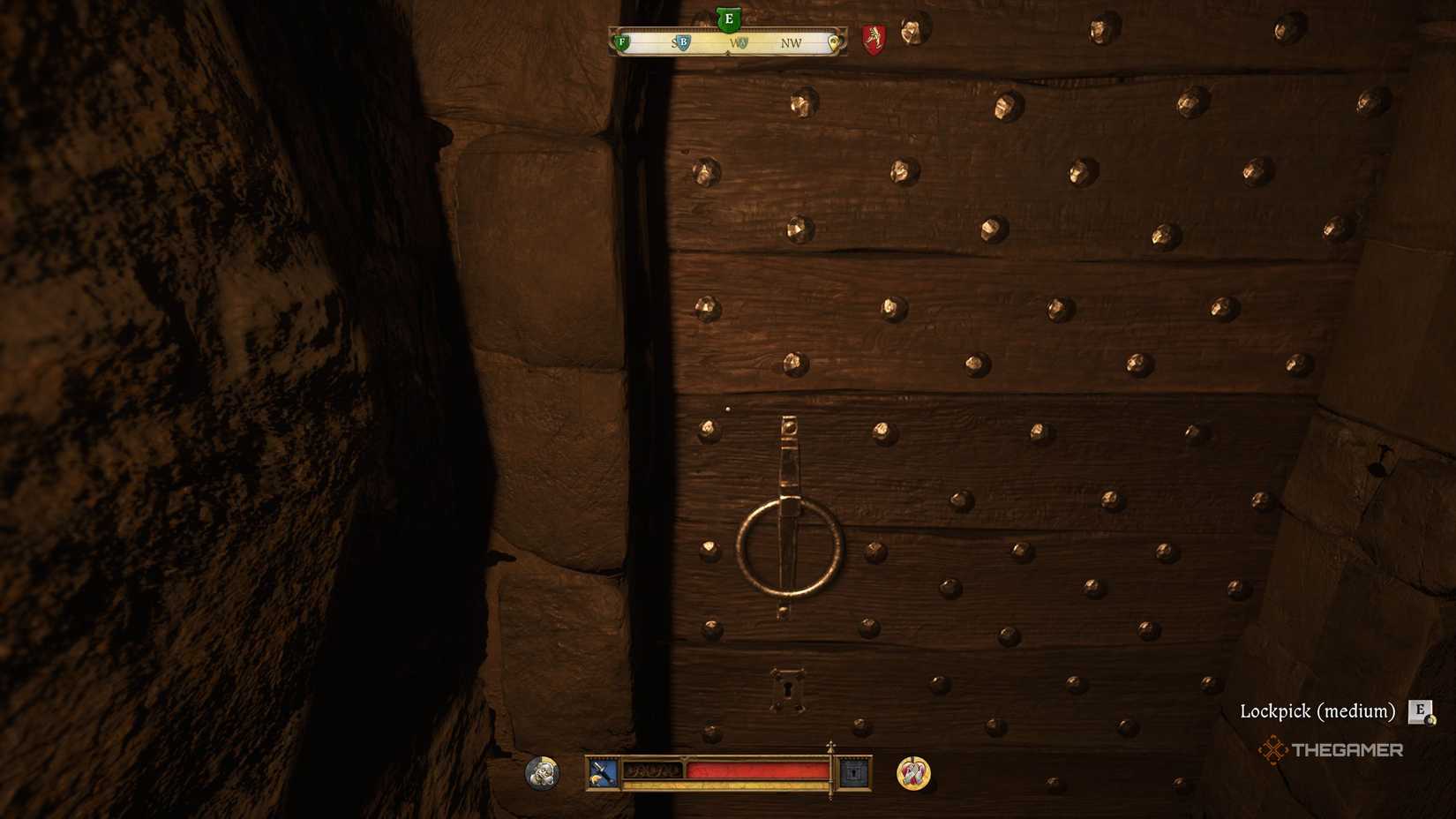Click the blue B shield compass marker
The width and height of the screenshot is (1456, 819).
point(684,42)
